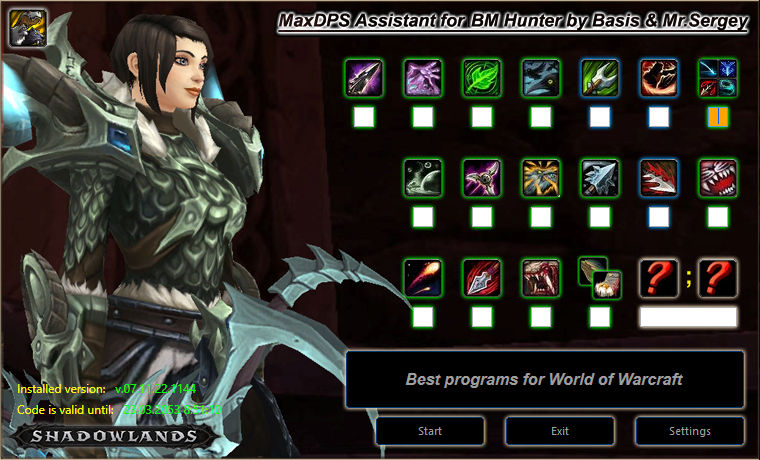The height and width of the screenshot is (460, 760).
Task: Select the red fanged mouth ability icon
Action: pos(718,177)
